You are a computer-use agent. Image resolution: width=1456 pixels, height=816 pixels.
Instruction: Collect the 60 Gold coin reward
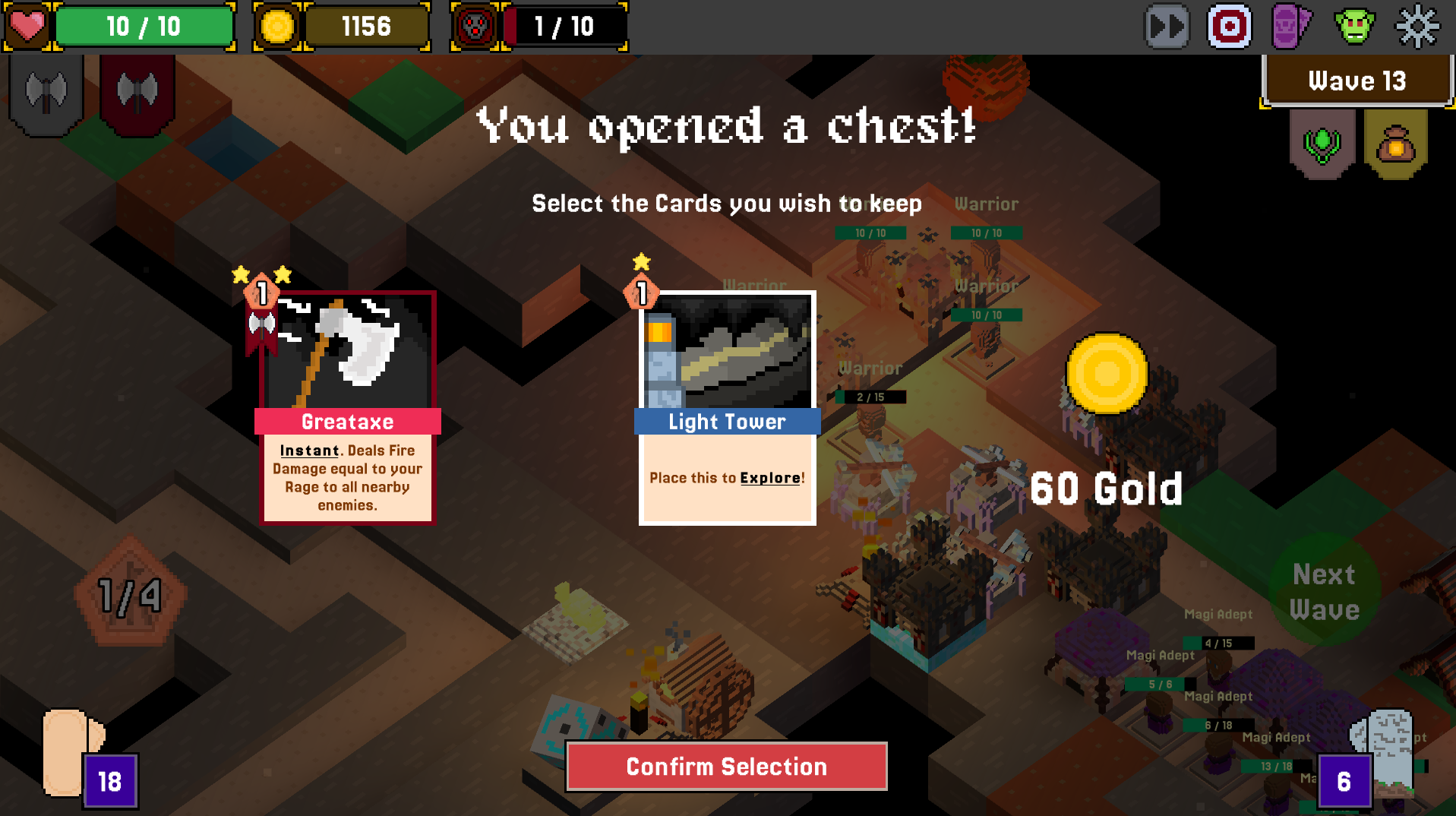[x=1107, y=374]
